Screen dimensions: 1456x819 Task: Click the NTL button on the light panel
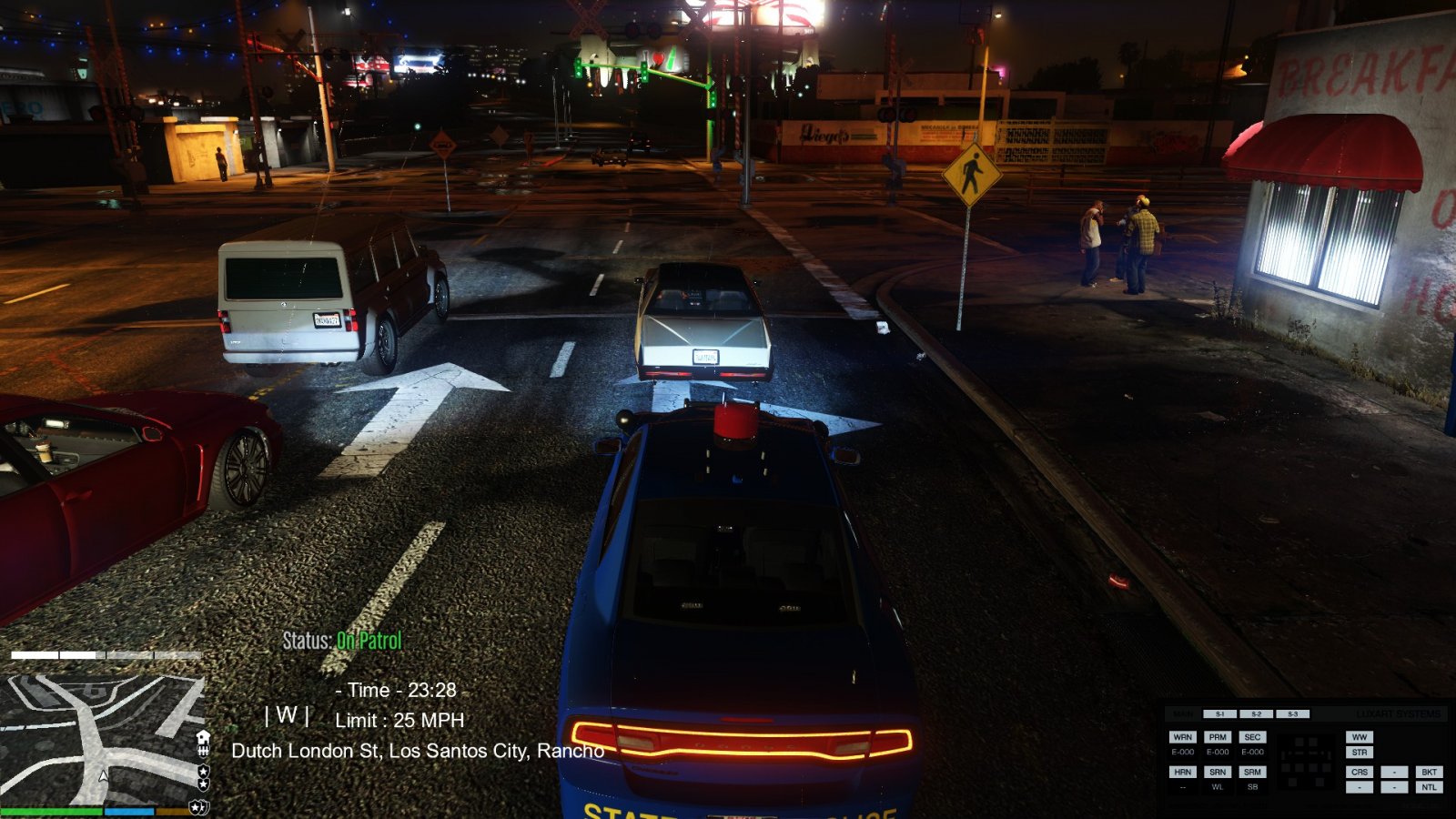click(1429, 787)
